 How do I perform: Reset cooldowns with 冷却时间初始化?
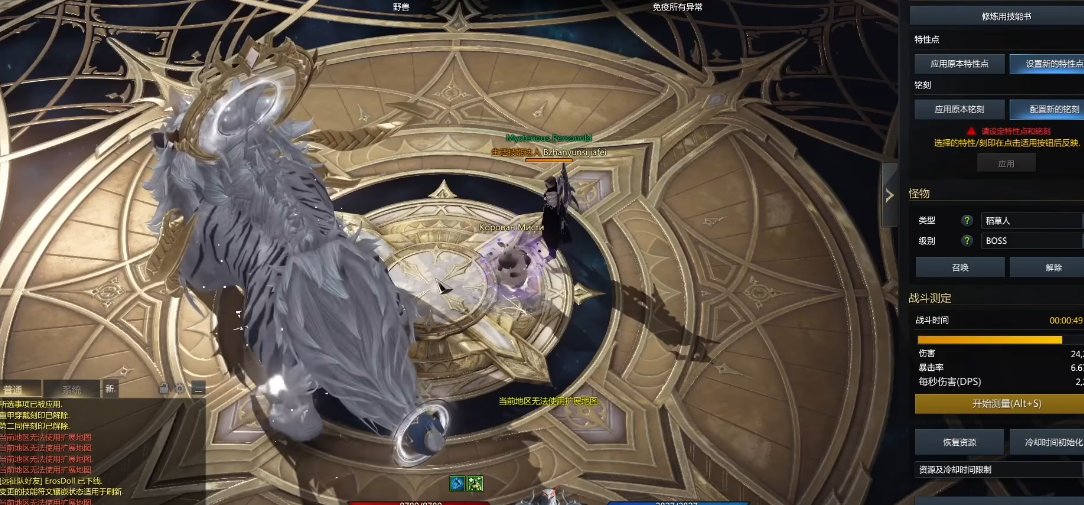[x=1047, y=441]
